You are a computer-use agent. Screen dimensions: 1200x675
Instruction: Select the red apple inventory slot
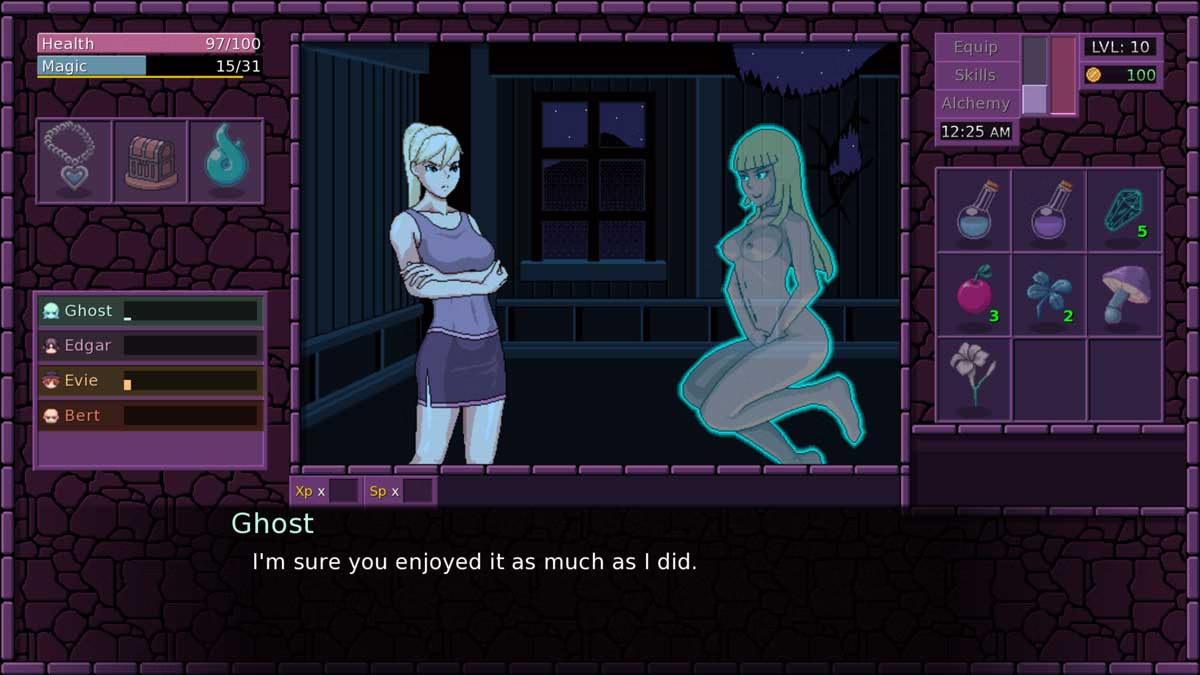click(973, 295)
